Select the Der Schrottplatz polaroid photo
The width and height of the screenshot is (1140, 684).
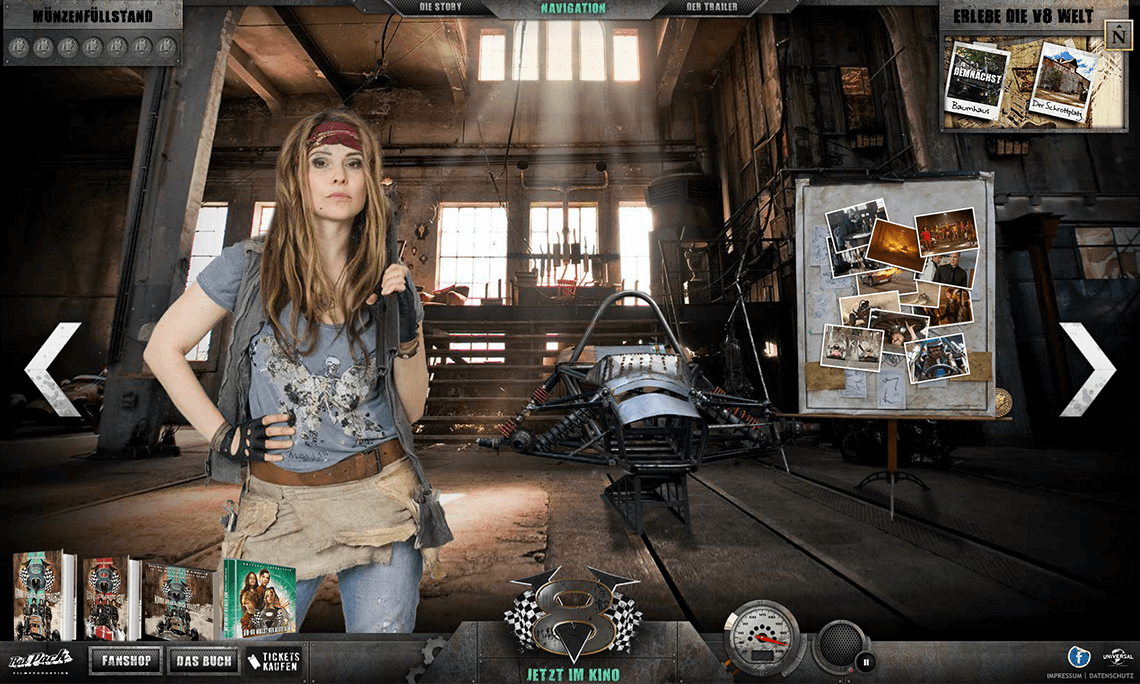tap(1063, 83)
